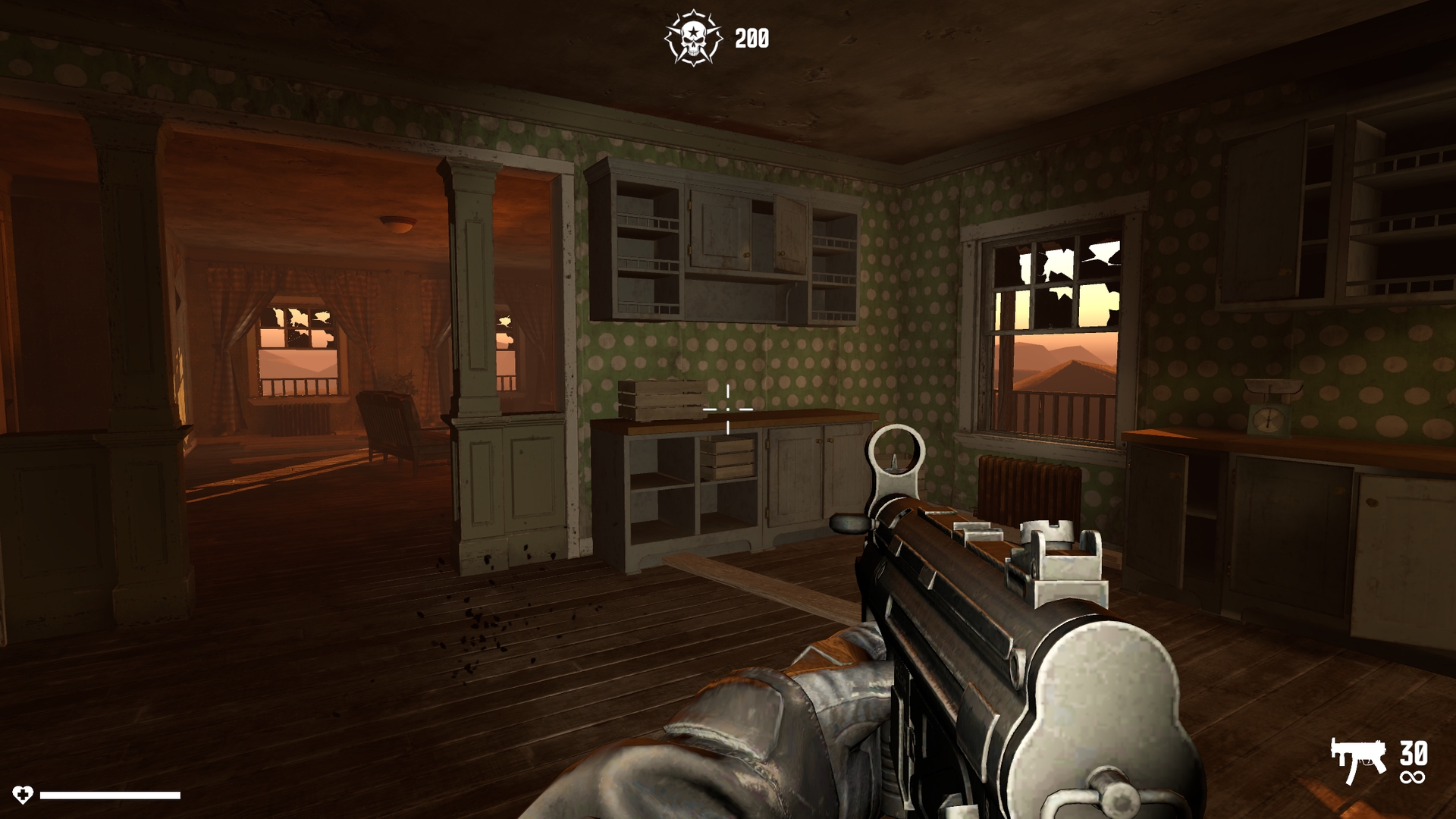Click the crosshair at screen center
The image size is (1456, 819).
coord(727,409)
